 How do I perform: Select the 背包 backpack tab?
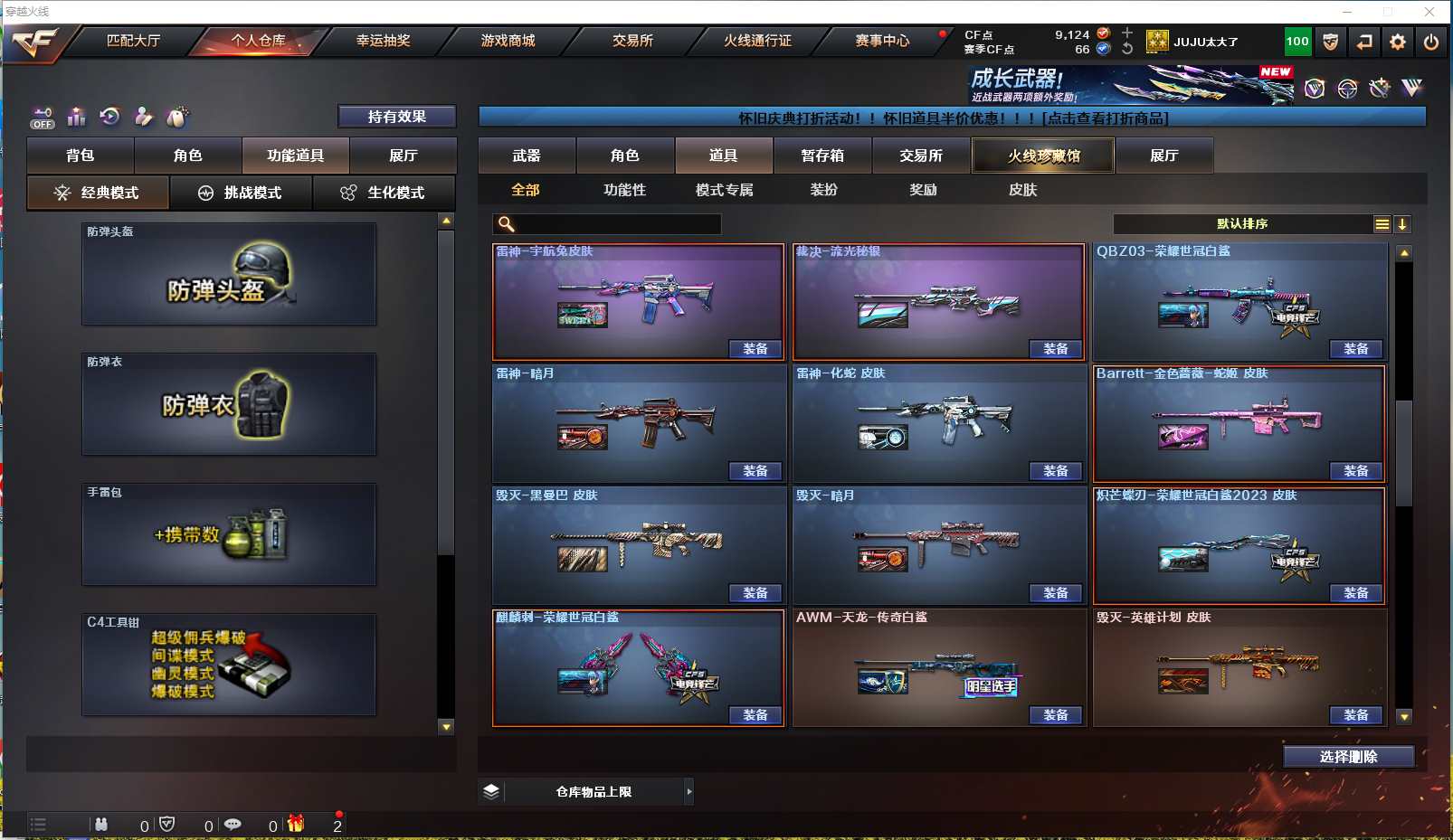[x=81, y=156]
